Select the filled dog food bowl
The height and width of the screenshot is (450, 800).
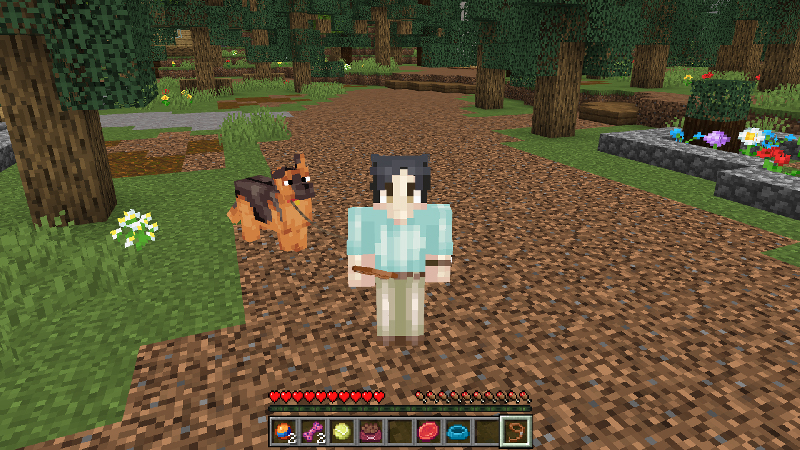(371, 432)
